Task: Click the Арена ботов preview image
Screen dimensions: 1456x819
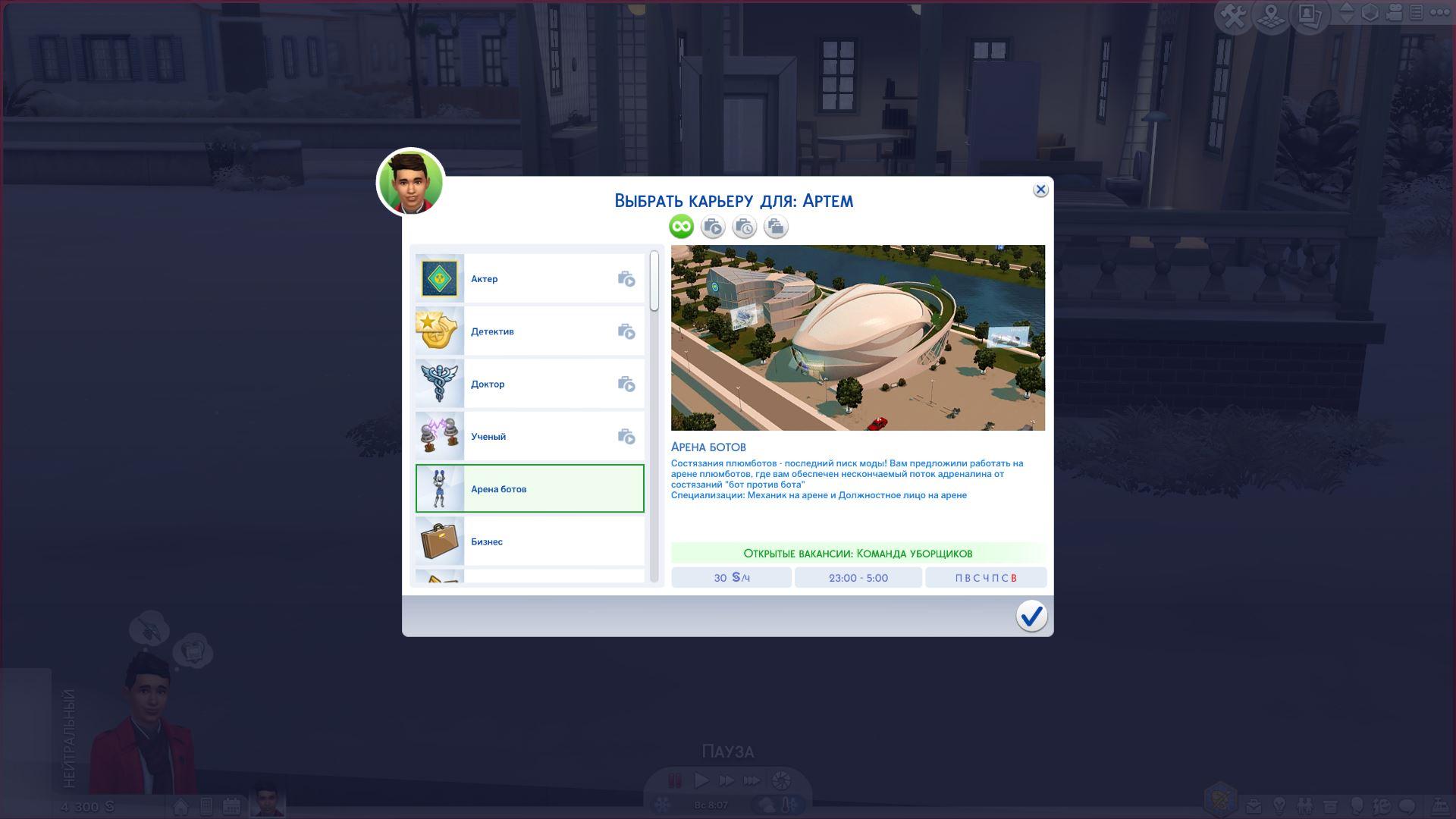Action: (858, 338)
